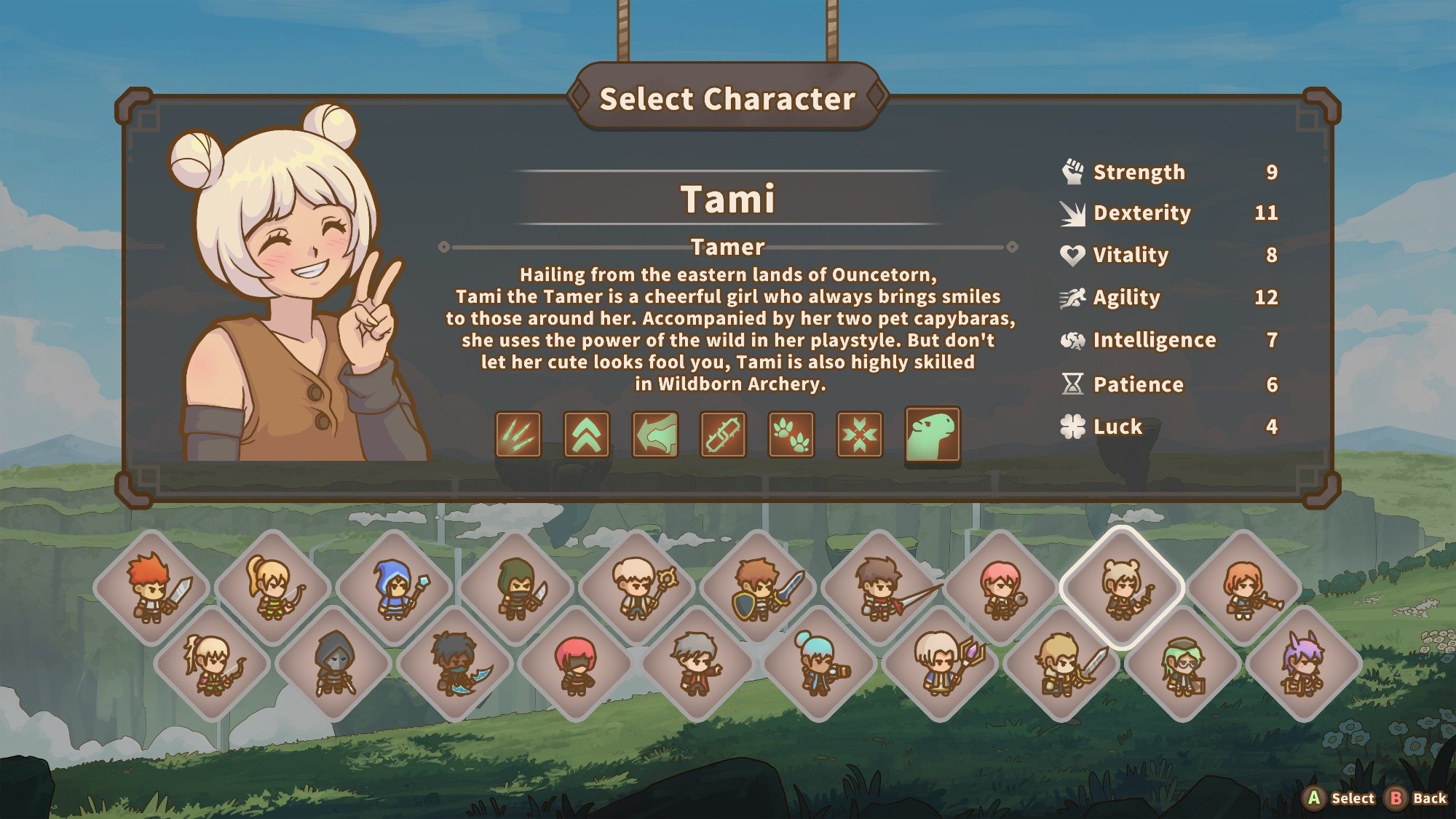This screenshot has height=819, width=1456.
Task: Select the purple-haired horned character tile
Action: pyautogui.click(x=1304, y=664)
